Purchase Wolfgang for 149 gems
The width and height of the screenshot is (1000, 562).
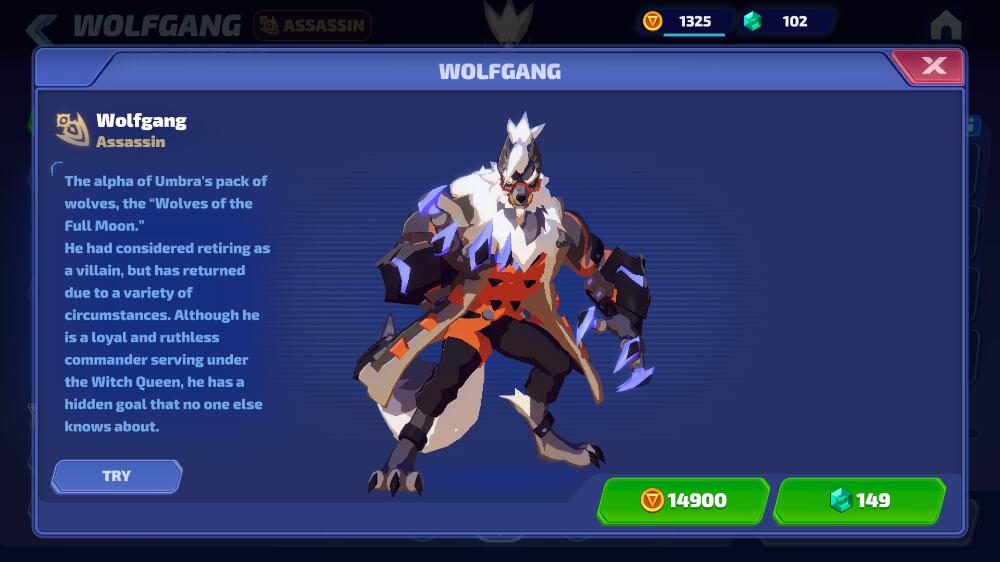(x=860, y=500)
